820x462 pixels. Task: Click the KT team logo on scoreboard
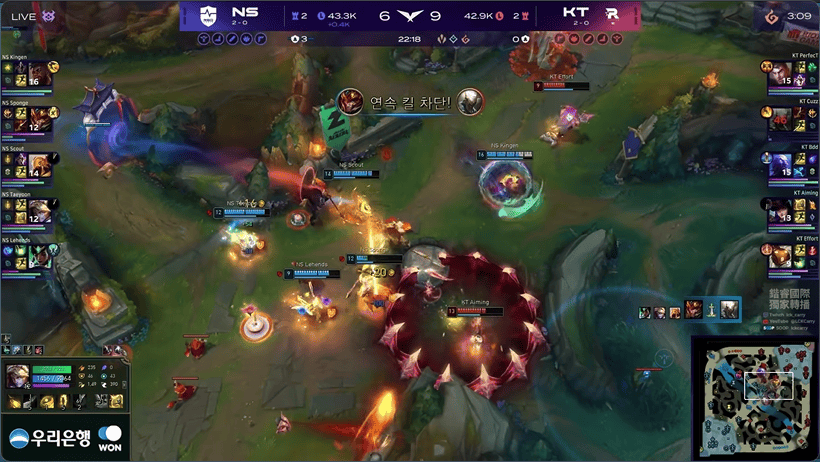[611, 14]
